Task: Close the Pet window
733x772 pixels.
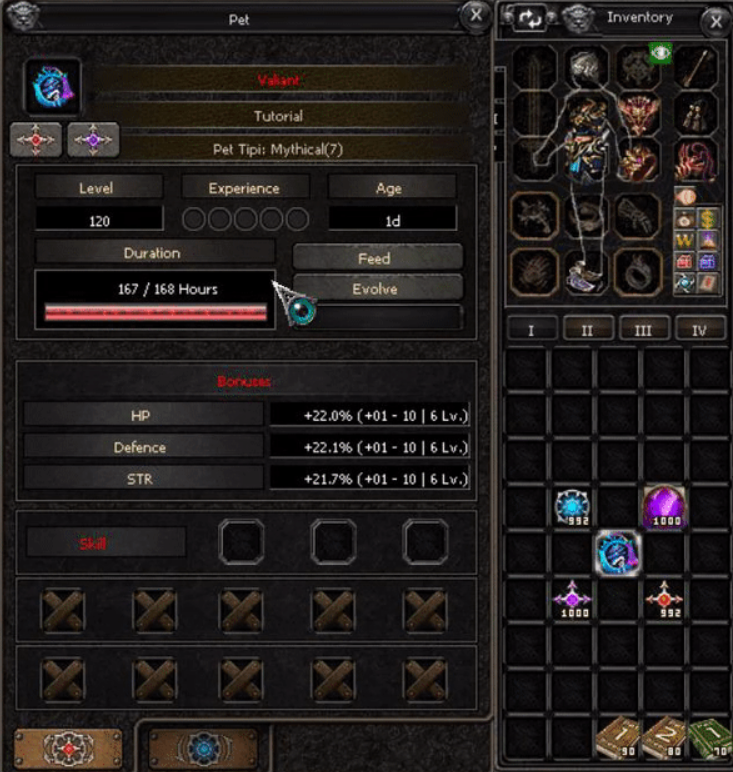Action: click(x=473, y=14)
